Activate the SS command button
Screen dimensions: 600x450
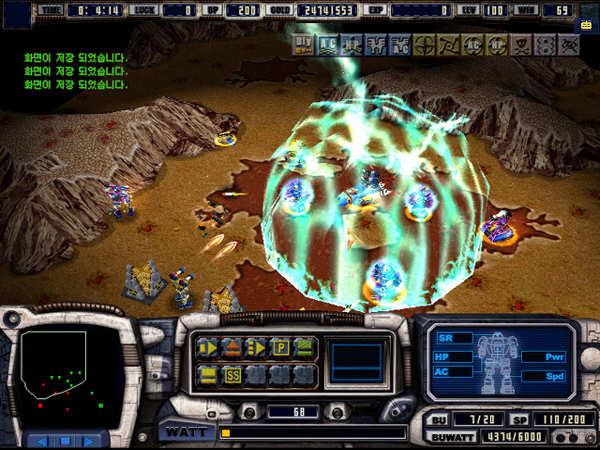233,375
